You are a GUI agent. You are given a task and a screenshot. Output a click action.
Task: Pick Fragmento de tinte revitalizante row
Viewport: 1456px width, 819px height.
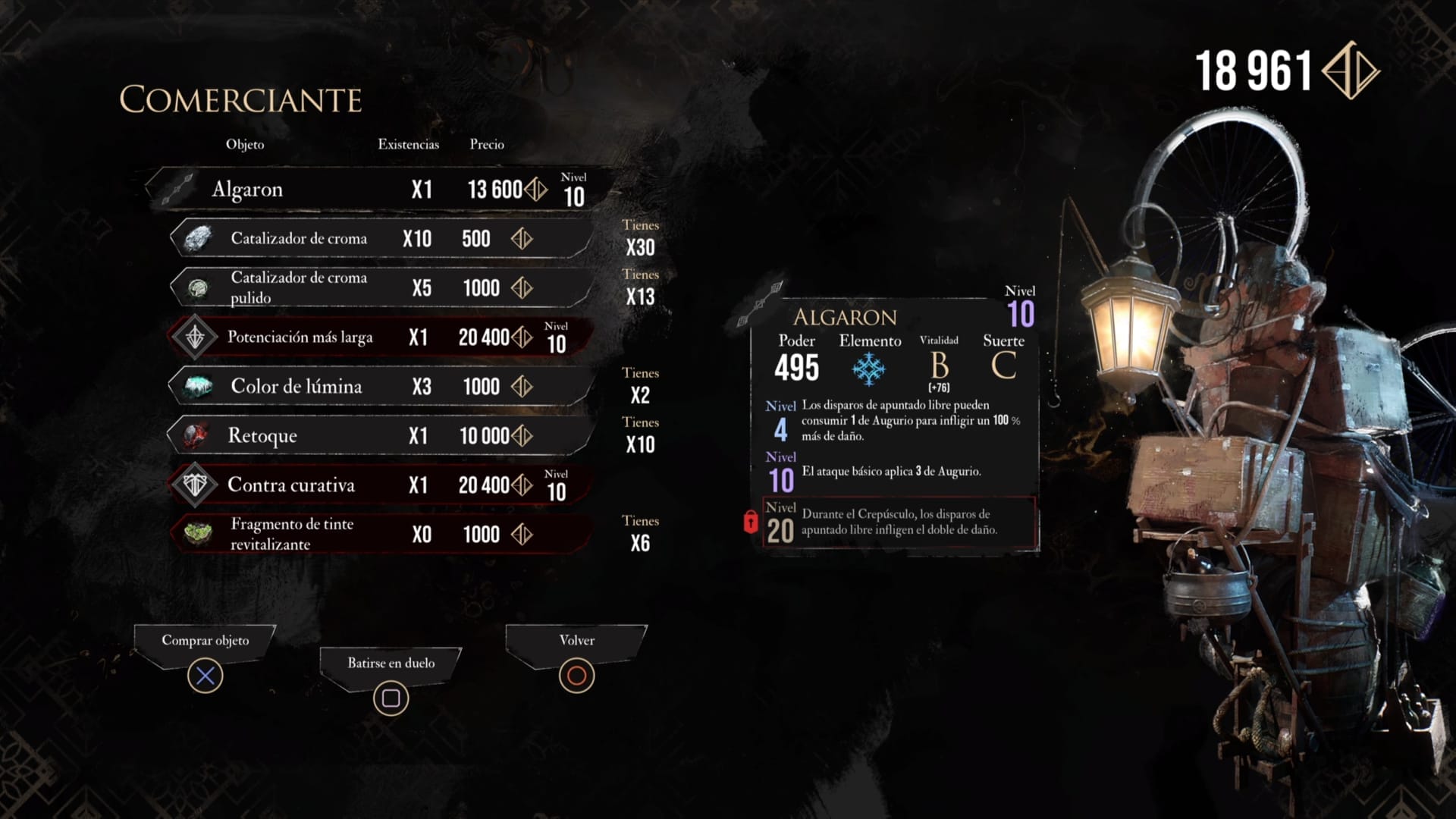[379, 535]
